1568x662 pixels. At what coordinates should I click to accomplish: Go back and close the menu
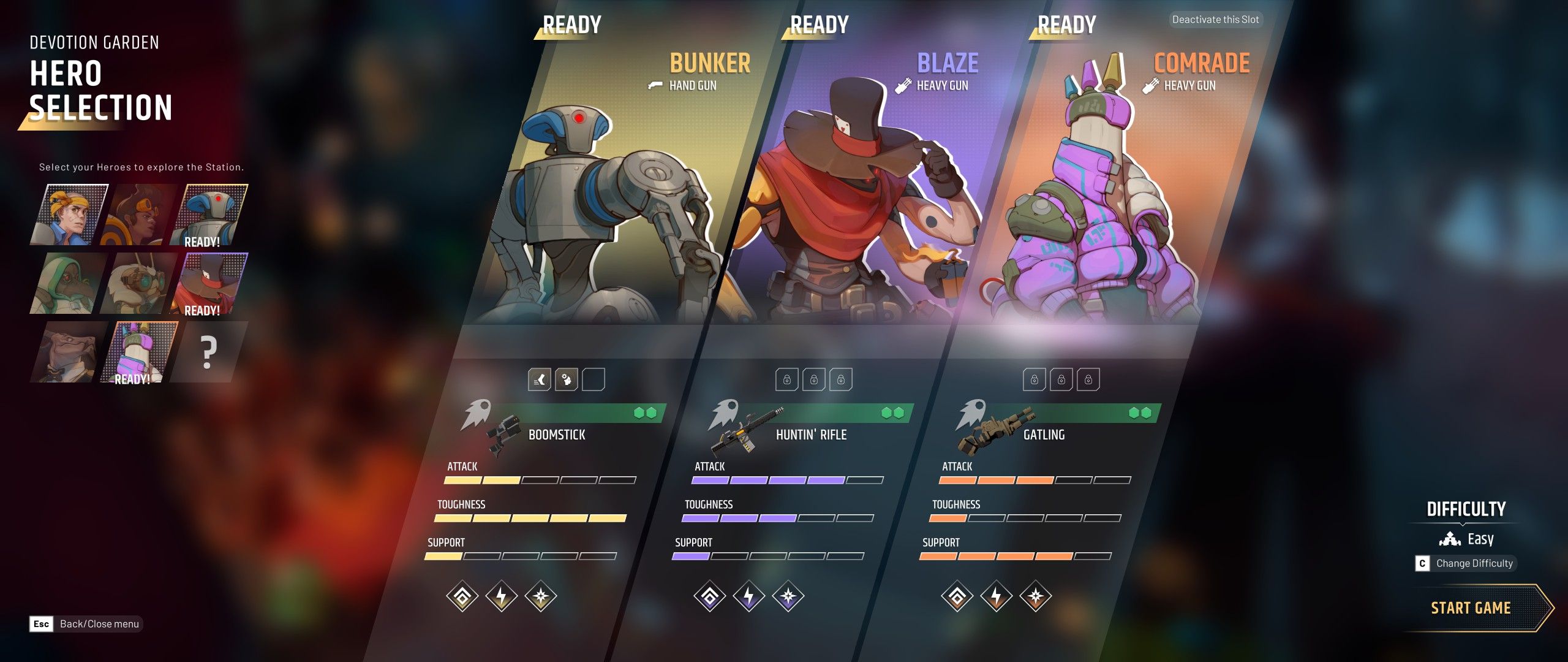click(86, 624)
